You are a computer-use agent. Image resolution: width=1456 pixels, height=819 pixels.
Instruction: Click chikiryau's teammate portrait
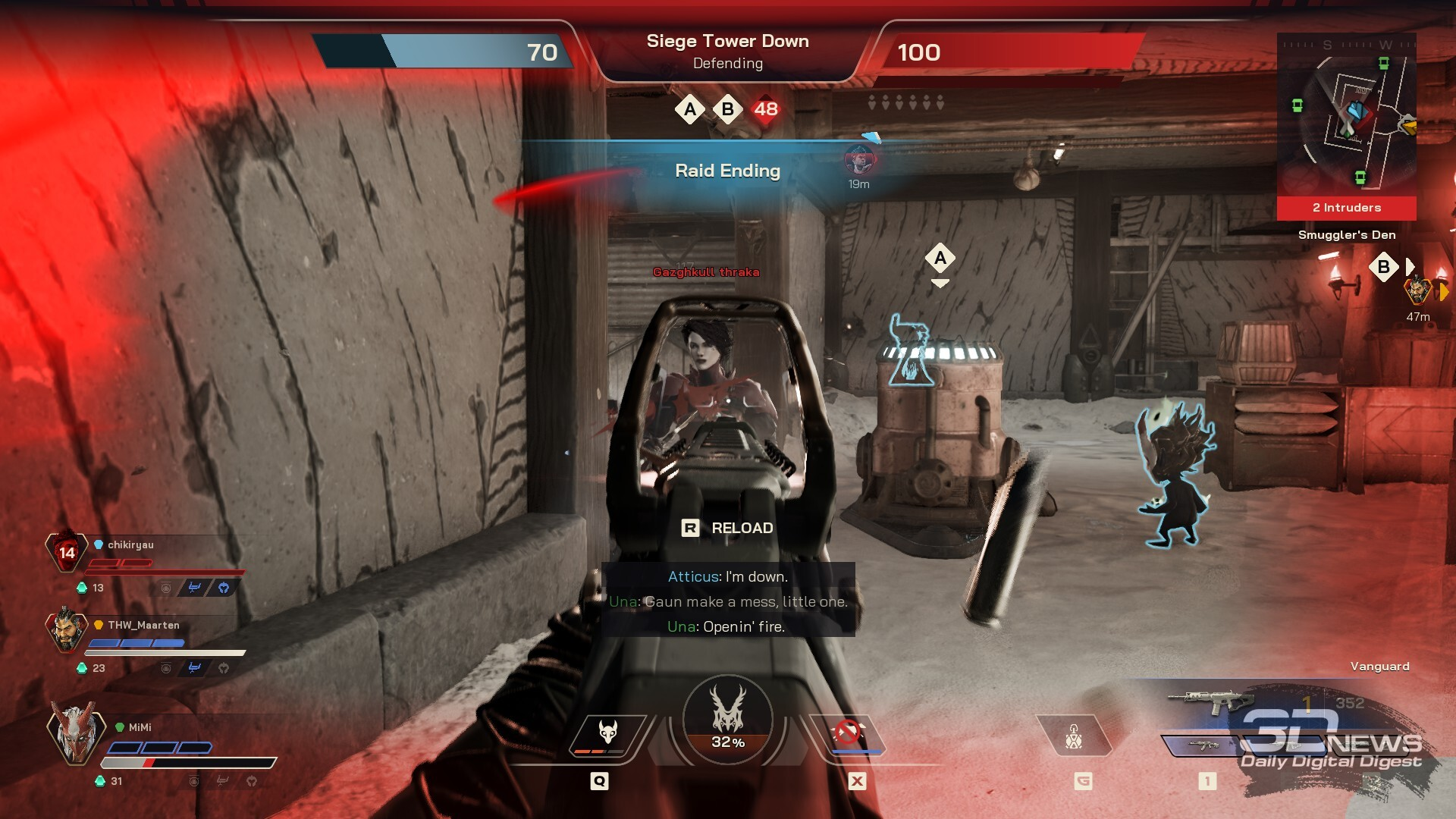(x=67, y=551)
